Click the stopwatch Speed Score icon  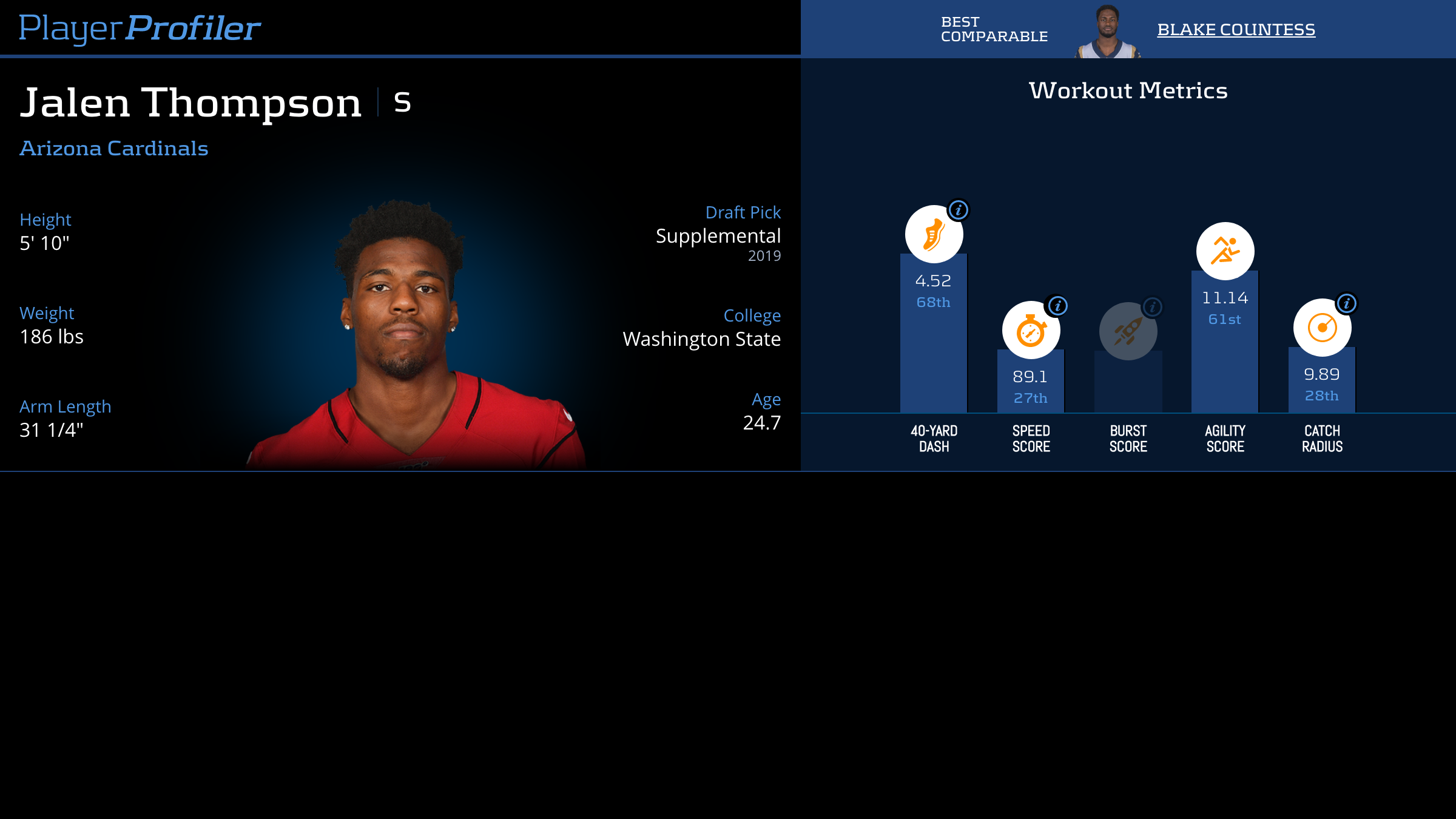[x=1031, y=331]
